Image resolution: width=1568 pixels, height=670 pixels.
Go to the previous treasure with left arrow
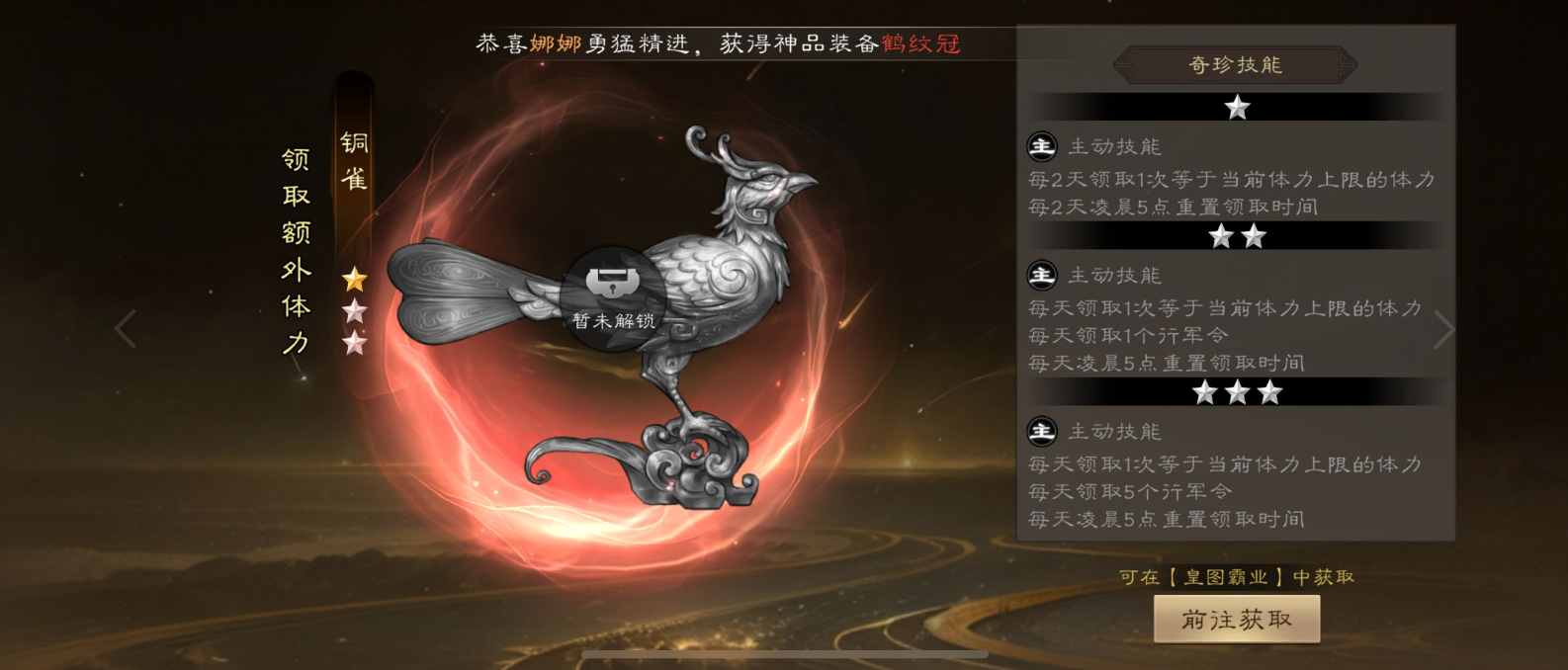pos(126,329)
